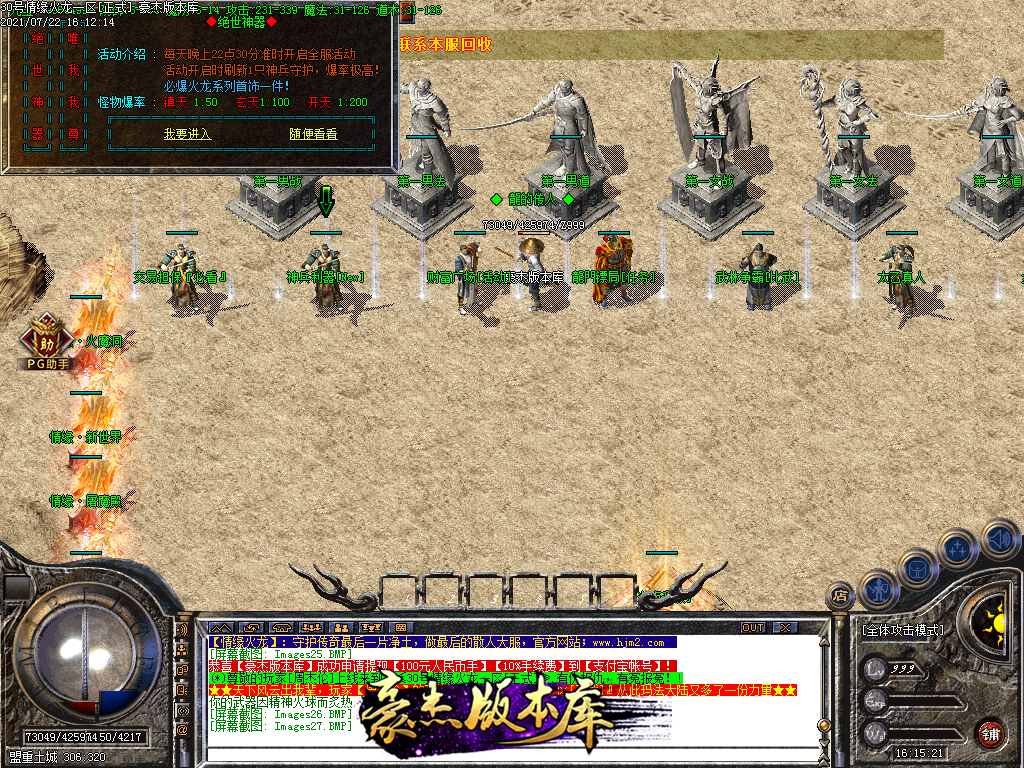Viewport: 1024px width, 768px height.
Task: Open the 店 shop button
Action: pyautogui.click(x=840, y=596)
